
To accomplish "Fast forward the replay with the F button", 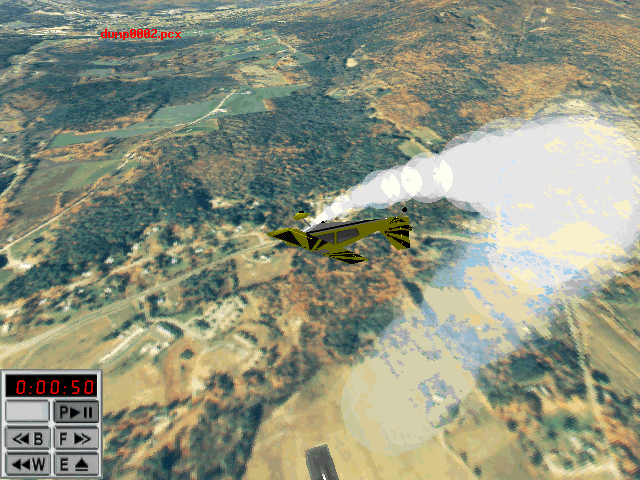I will pyautogui.click(x=76, y=437).
